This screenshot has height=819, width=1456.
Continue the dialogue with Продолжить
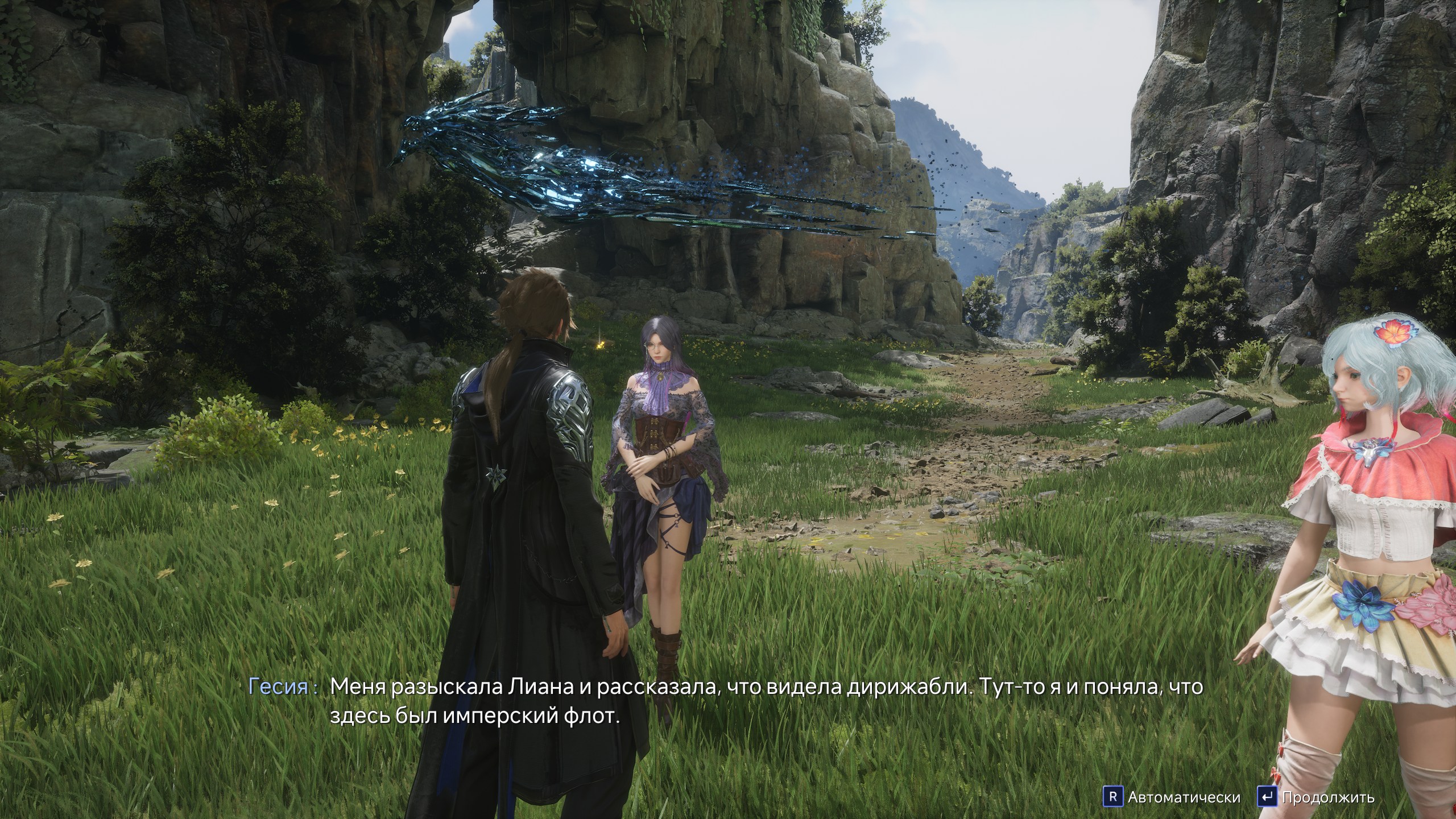click(x=1326, y=797)
